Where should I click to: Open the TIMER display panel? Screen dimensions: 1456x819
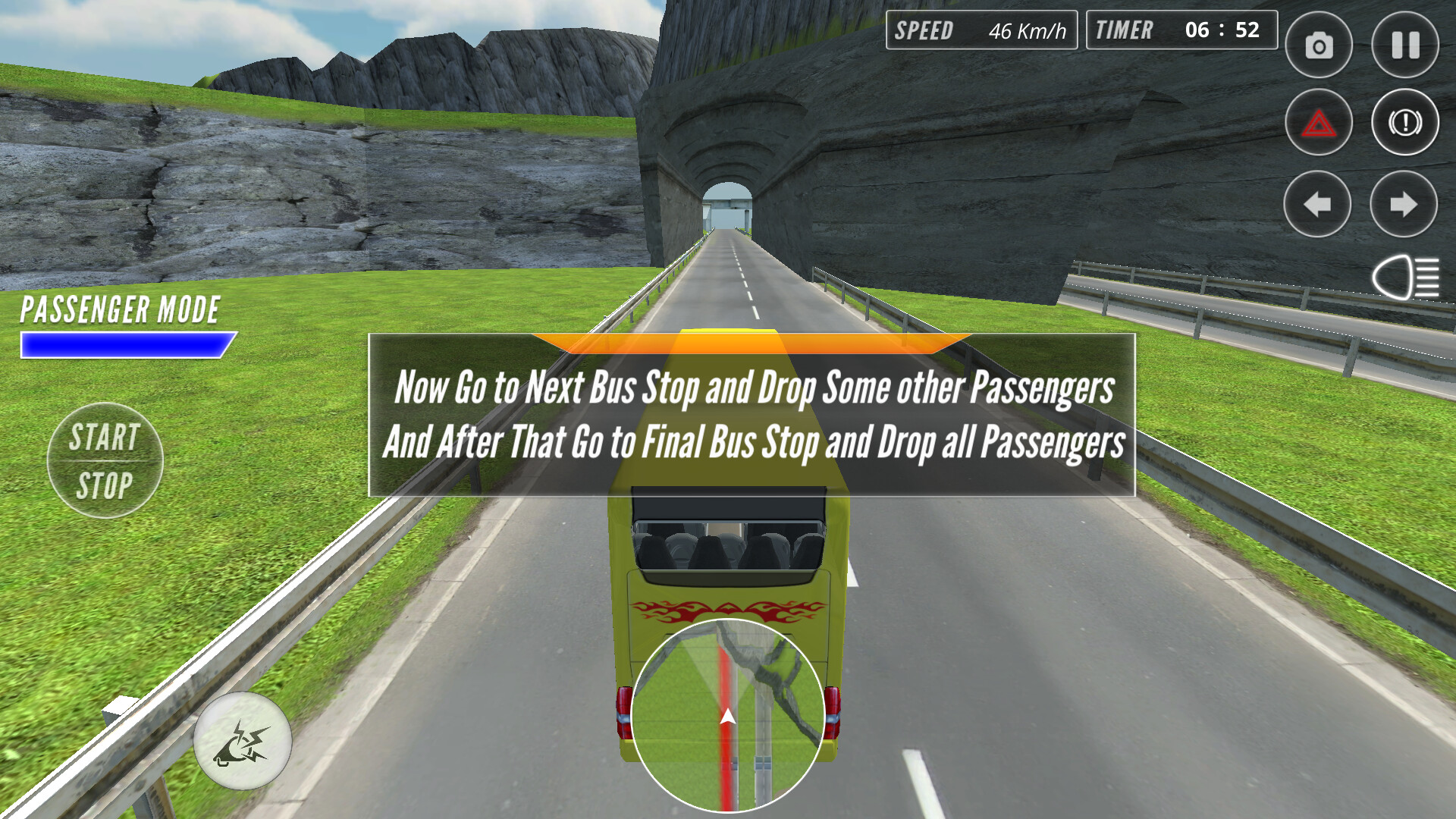point(1180,31)
